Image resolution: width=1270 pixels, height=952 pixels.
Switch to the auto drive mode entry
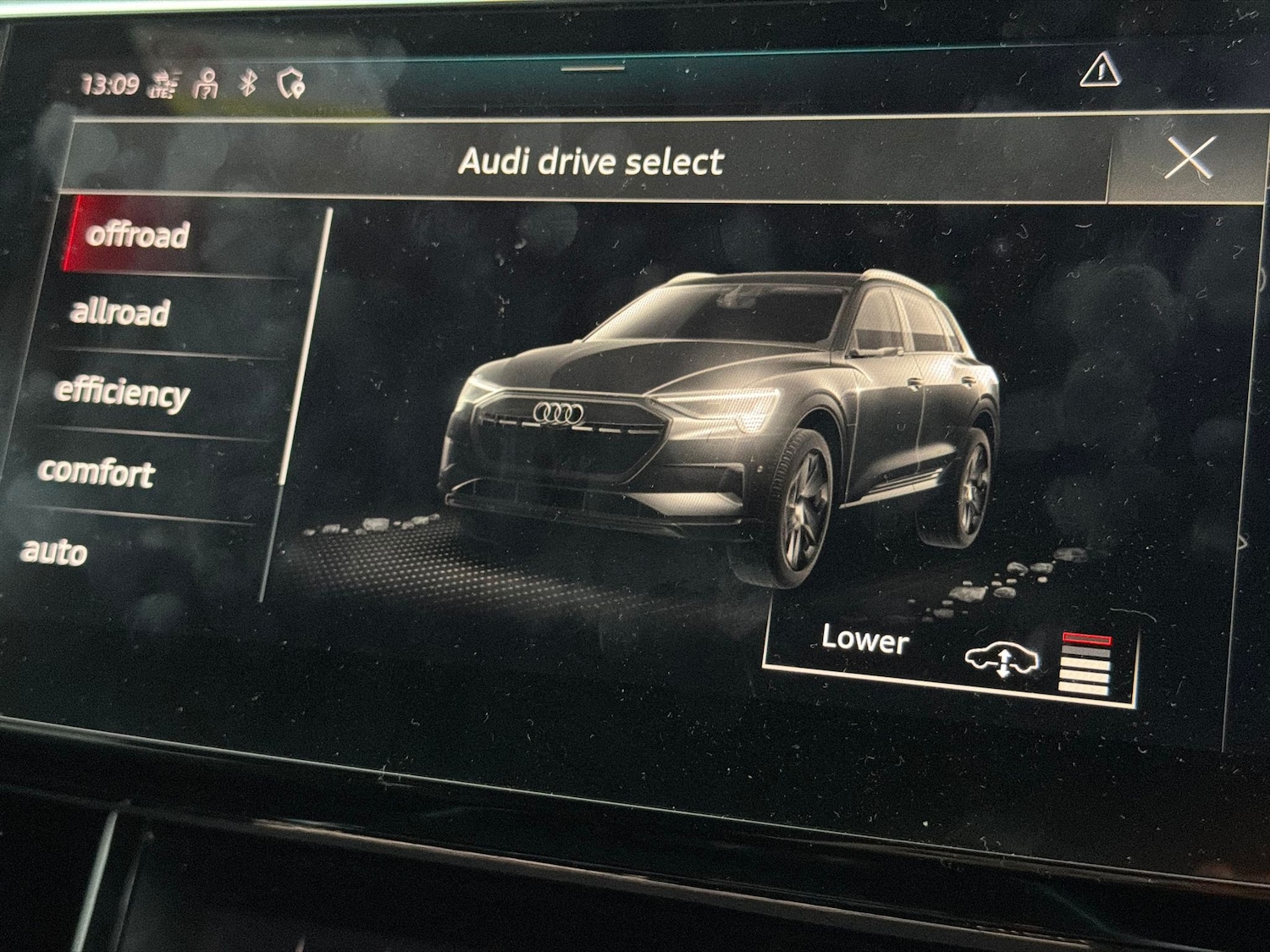[x=53, y=552]
